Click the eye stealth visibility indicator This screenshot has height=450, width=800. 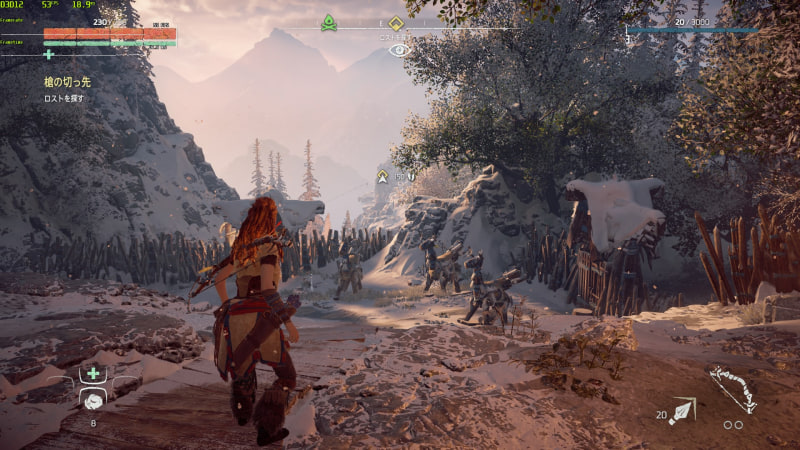tap(399, 48)
